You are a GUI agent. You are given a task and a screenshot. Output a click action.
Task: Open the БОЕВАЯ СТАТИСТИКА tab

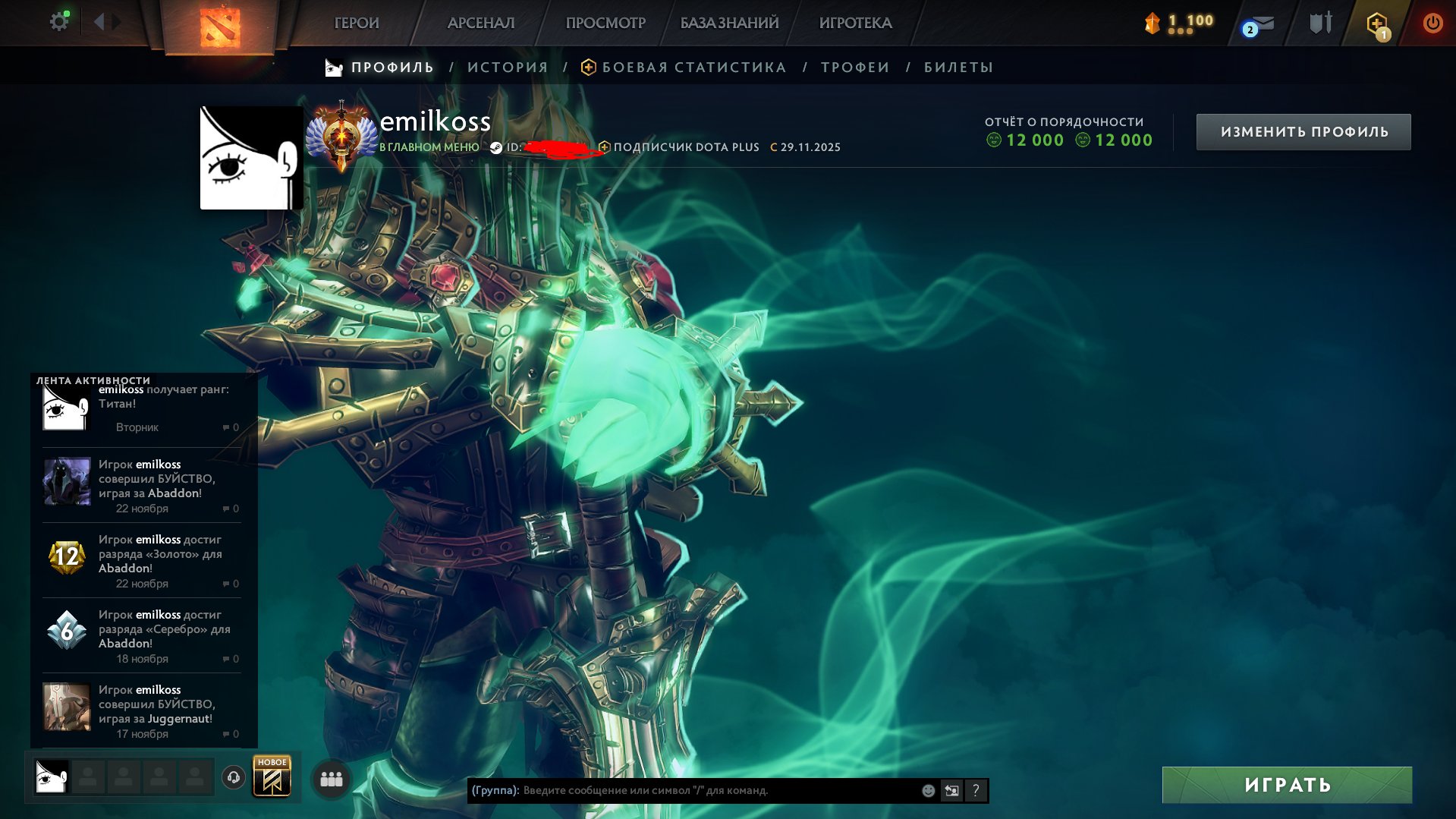click(x=693, y=67)
